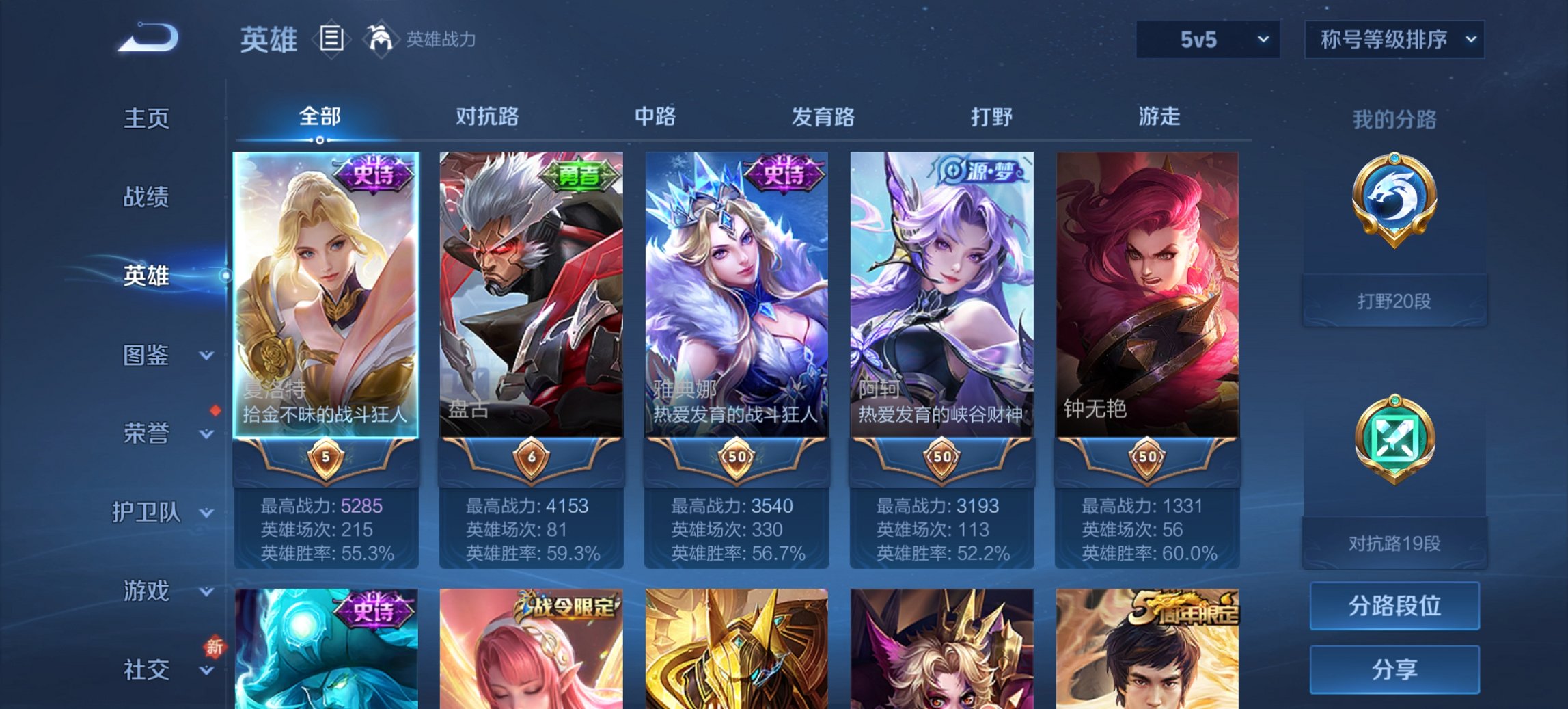Open the 主页 home section
The image size is (1568, 709).
(147, 118)
